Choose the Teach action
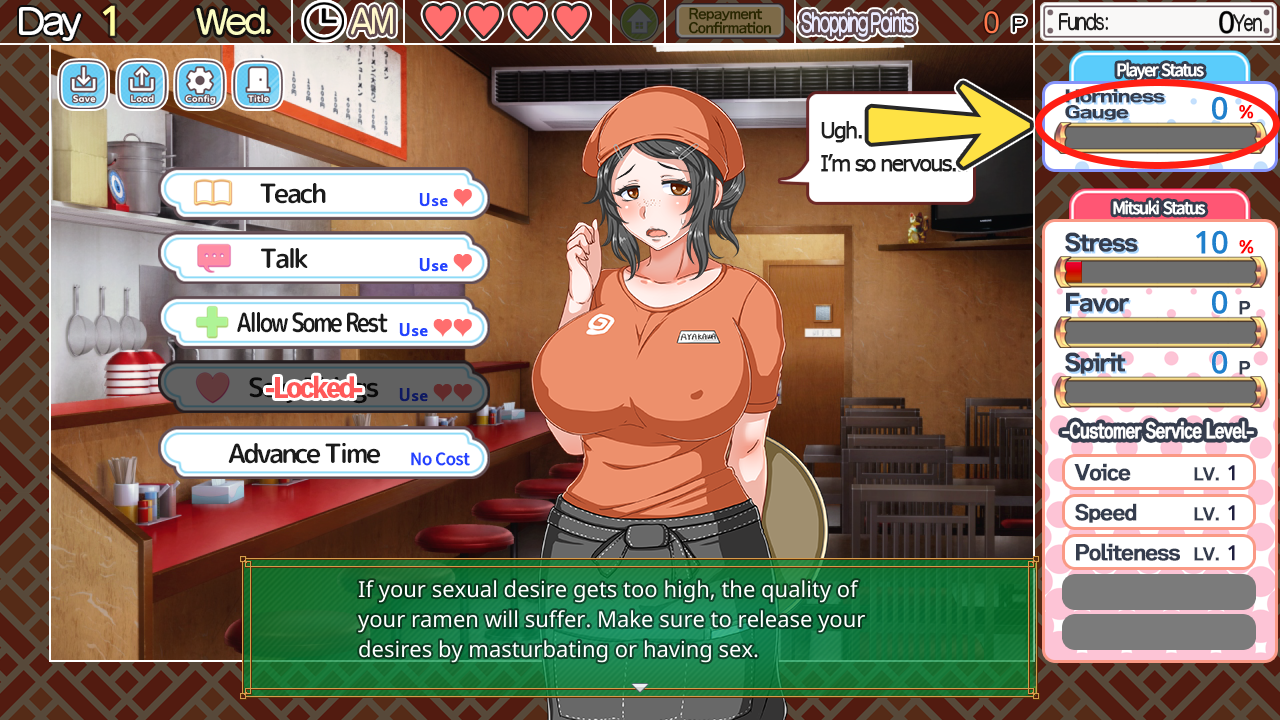 pyautogui.click(x=323, y=194)
